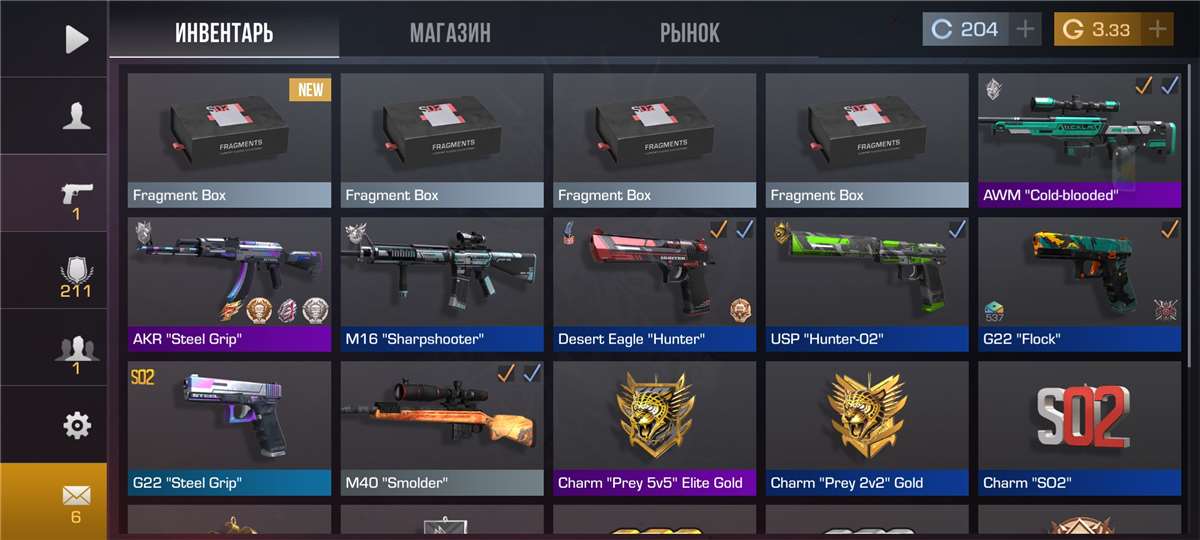Tap the play arrow in the sidebar
Screen dimensions: 1200x540
(x=76, y=39)
